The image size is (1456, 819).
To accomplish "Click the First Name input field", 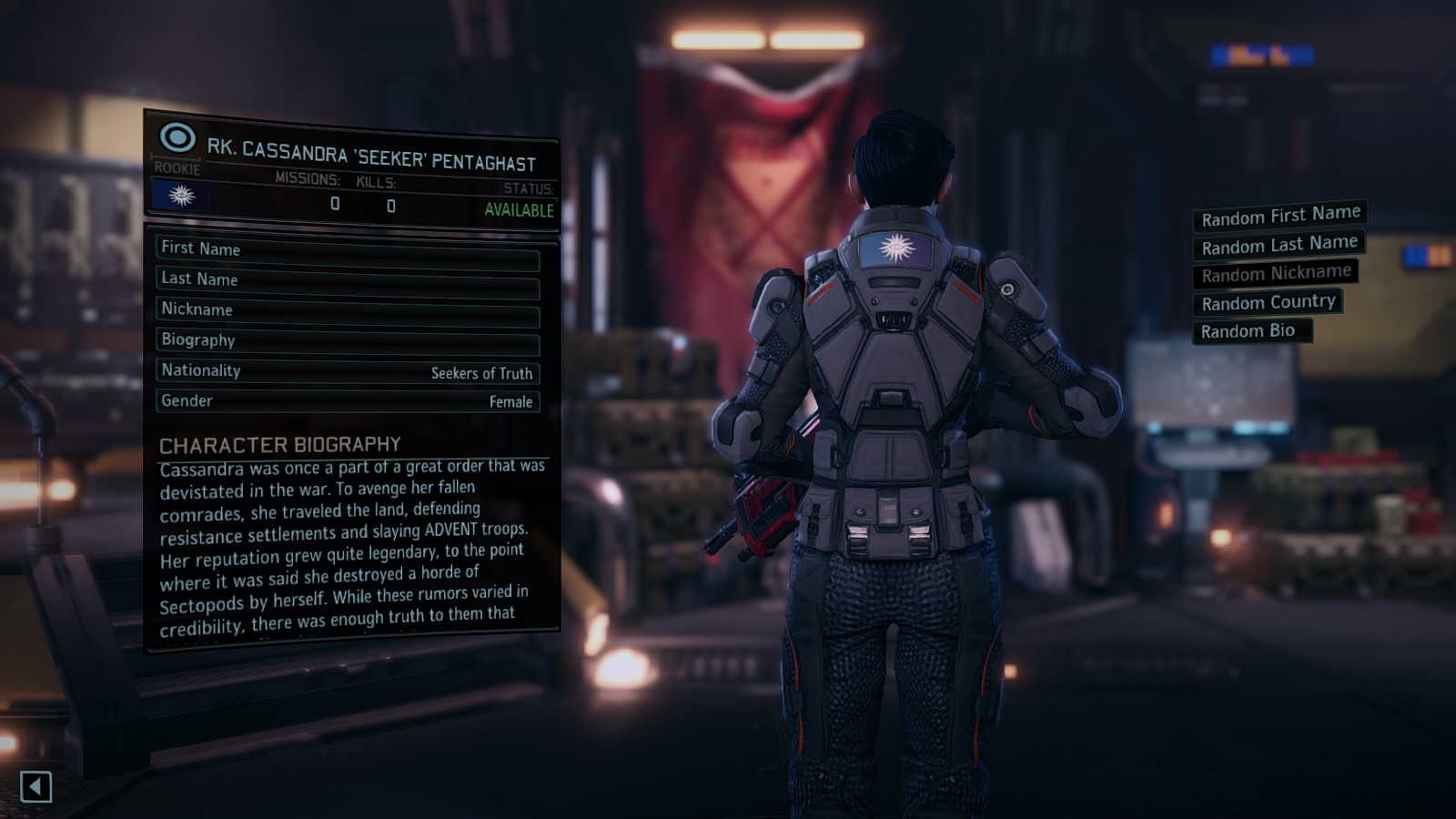I will 349,248.
